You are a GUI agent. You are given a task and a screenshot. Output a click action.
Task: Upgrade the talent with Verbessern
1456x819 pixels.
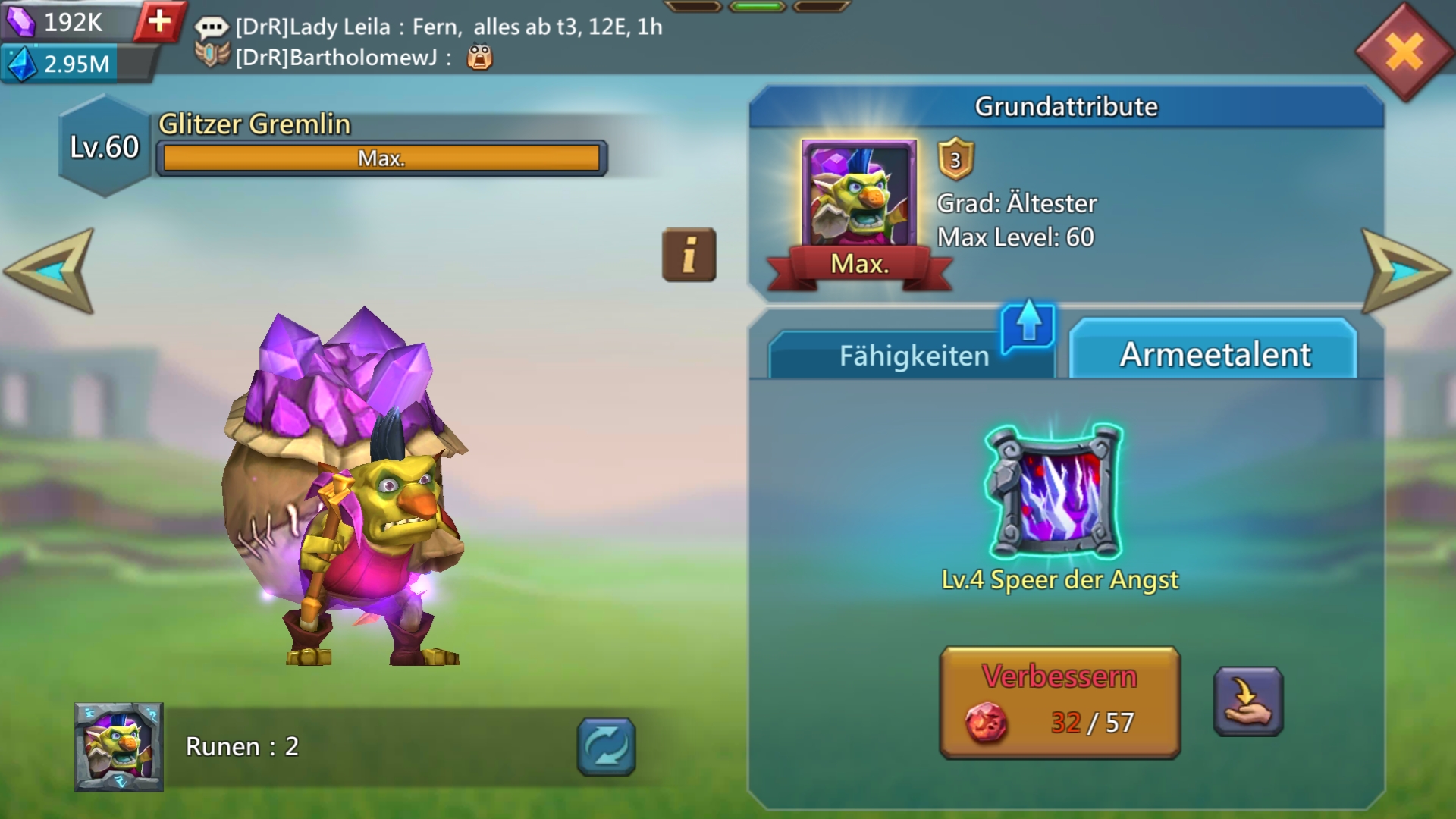point(1059,702)
